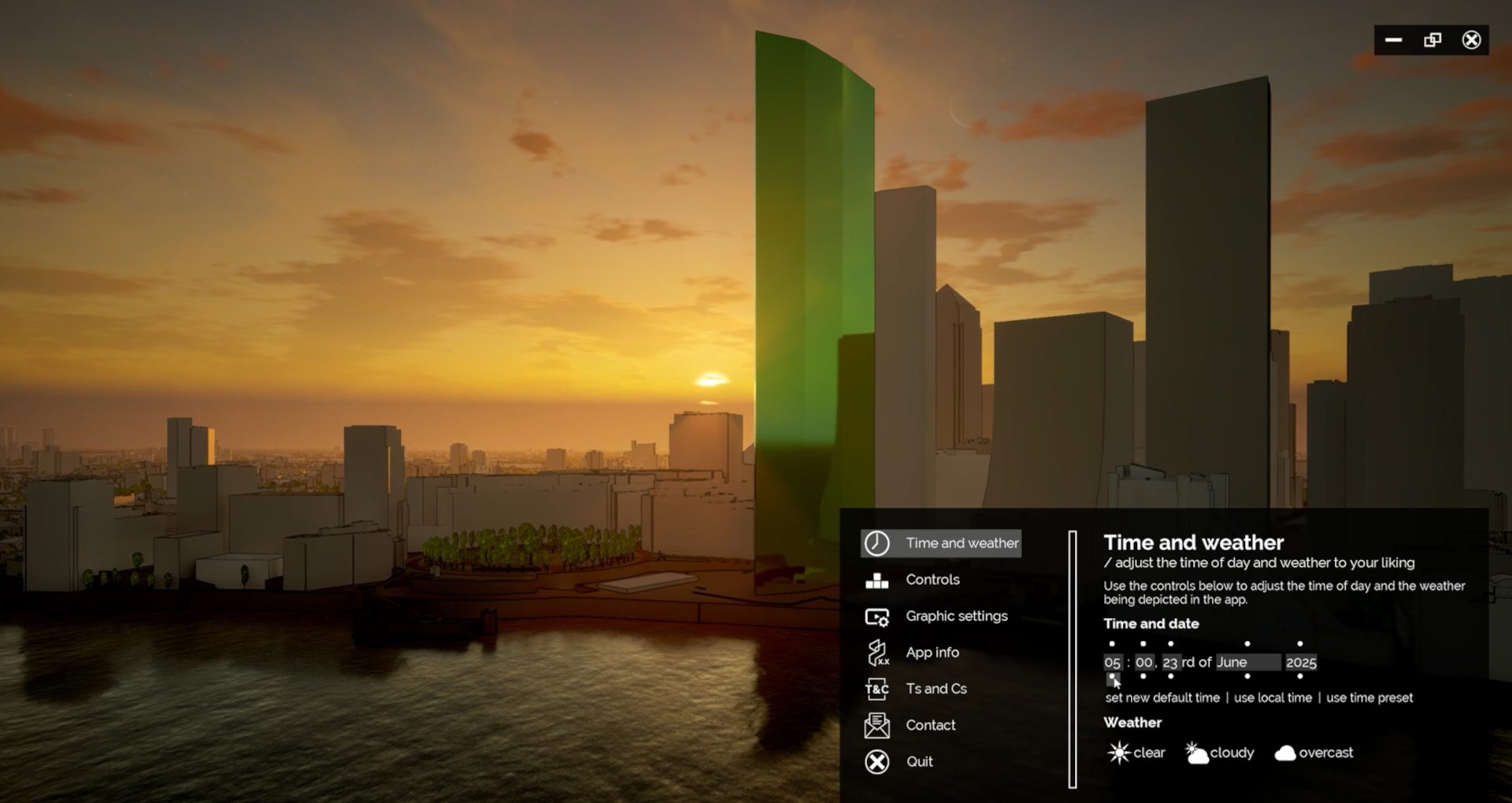1512x803 pixels.
Task: Select the Controls menu entry
Action: pyautogui.click(x=932, y=579)
